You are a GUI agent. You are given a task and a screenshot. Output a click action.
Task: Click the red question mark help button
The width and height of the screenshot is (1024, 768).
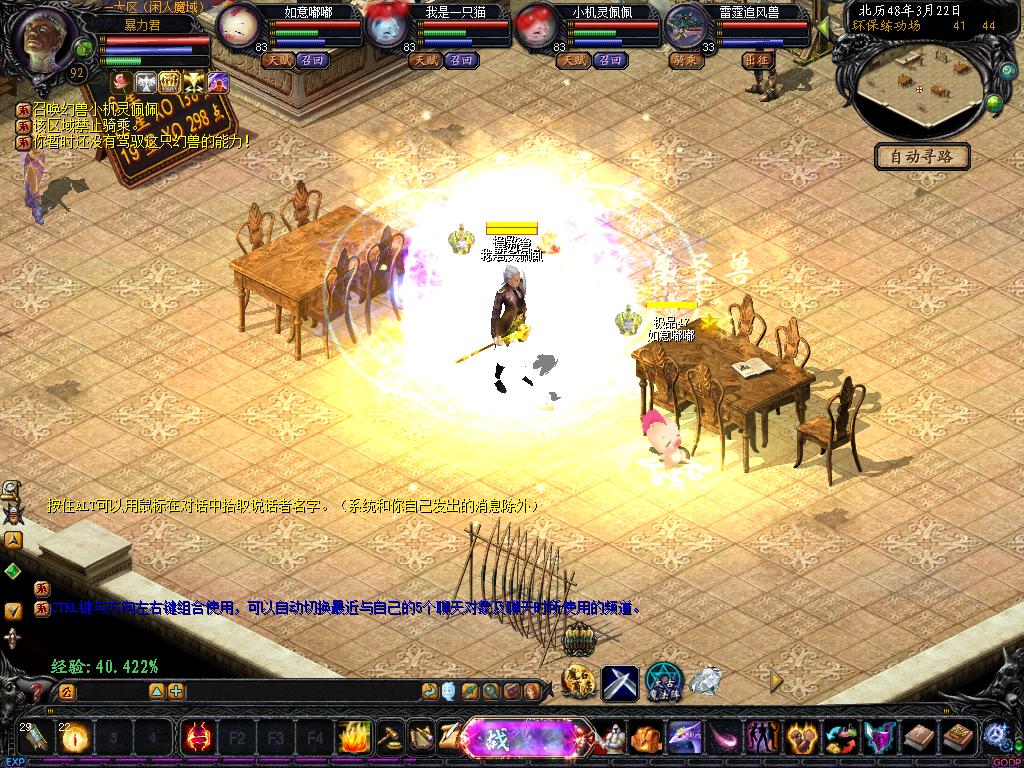pyautogui.click(x=37, y=690)
